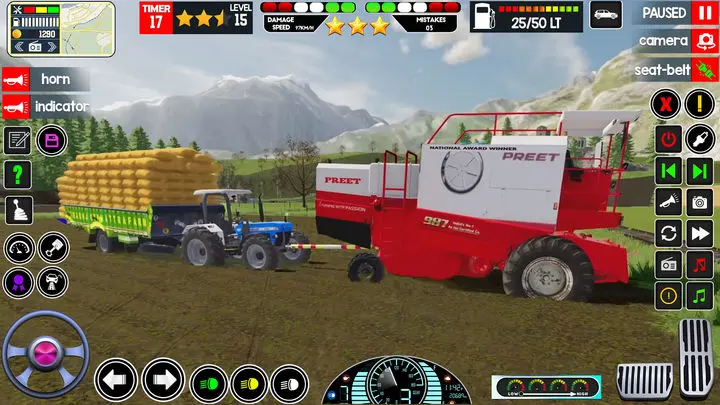The image size is (720, 405).
Task: Select the gear shift lever icon
Action: [x=19, y=209]
